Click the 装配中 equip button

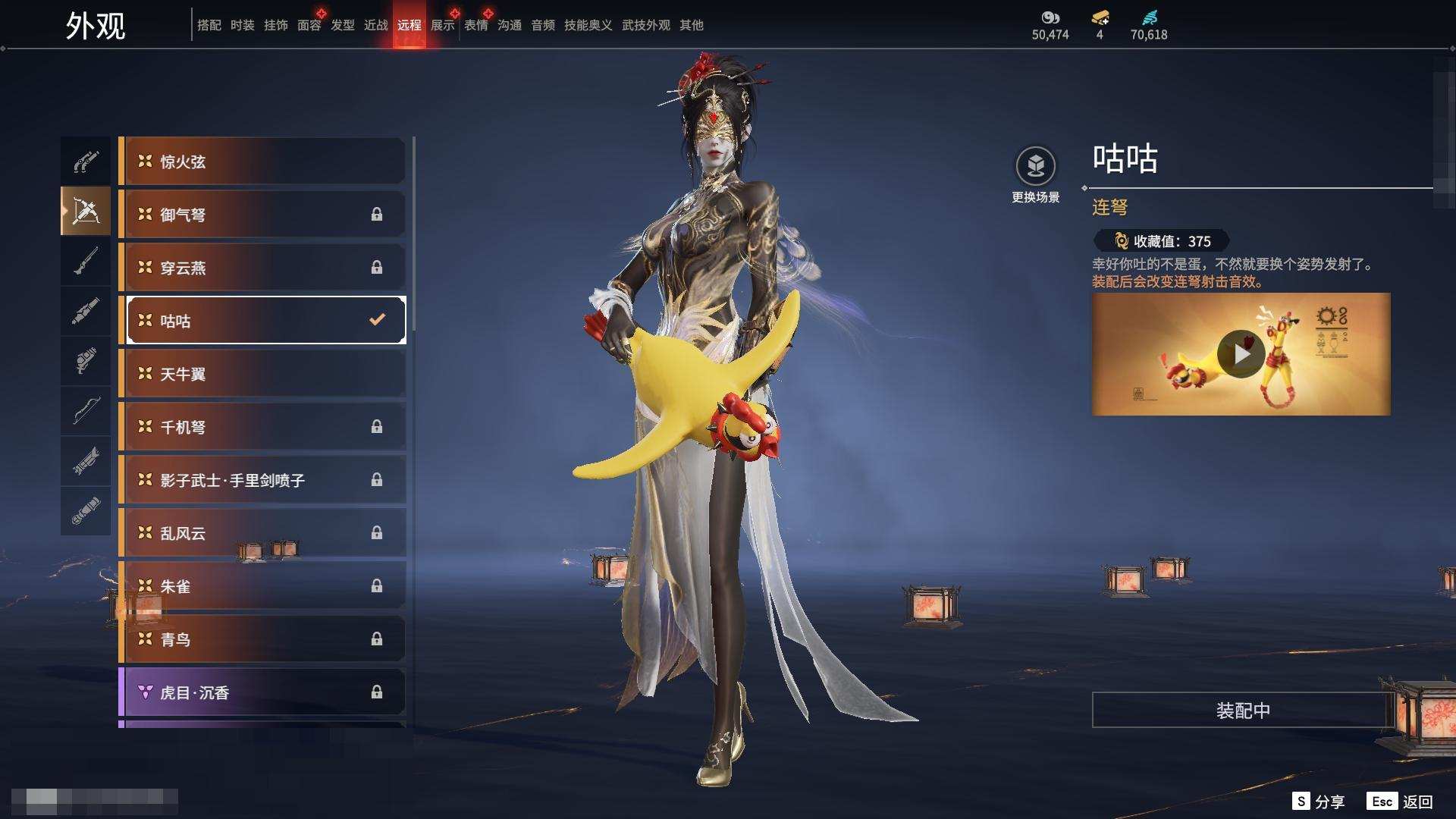pos(1242,711)
